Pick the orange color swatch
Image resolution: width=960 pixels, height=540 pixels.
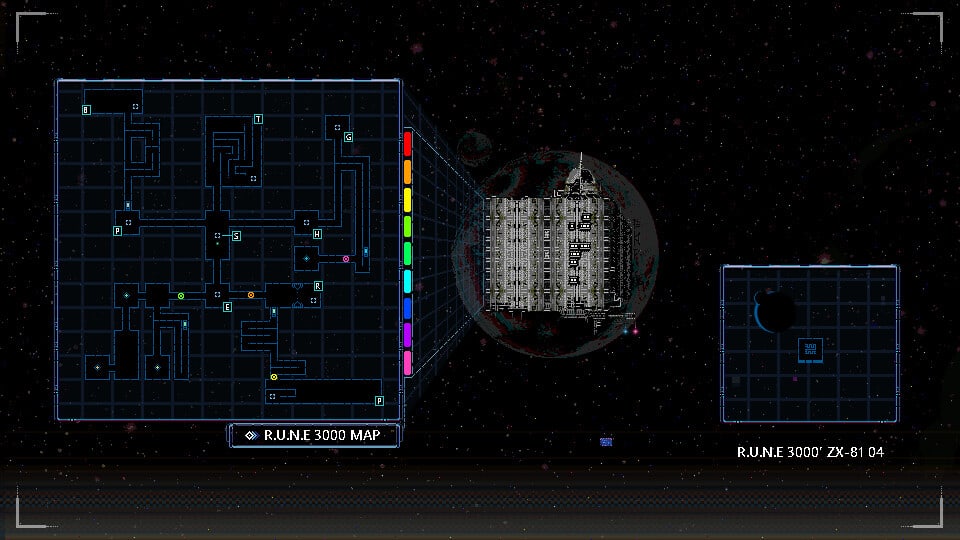pos(407,171)
